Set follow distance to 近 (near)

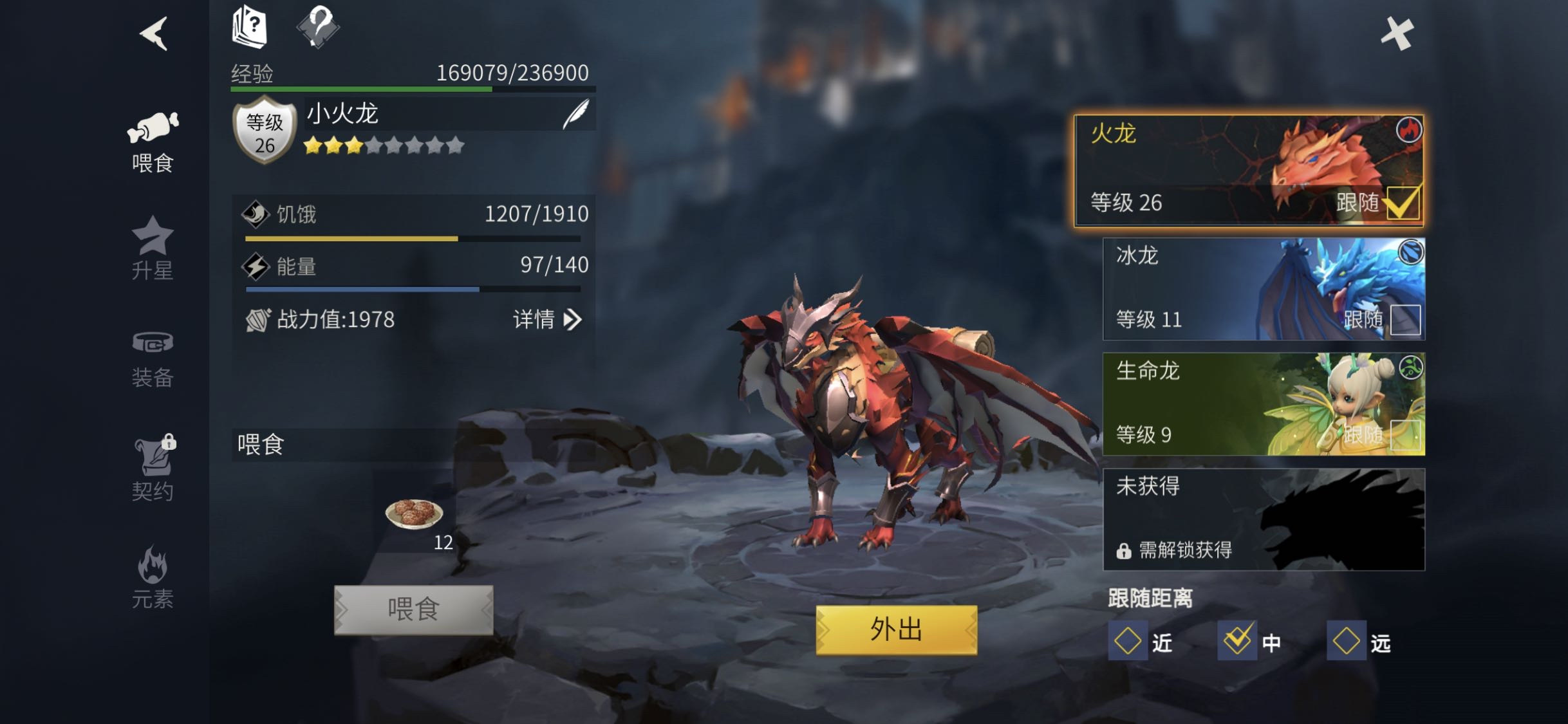pyautogui.click(x=1128, y=641)
